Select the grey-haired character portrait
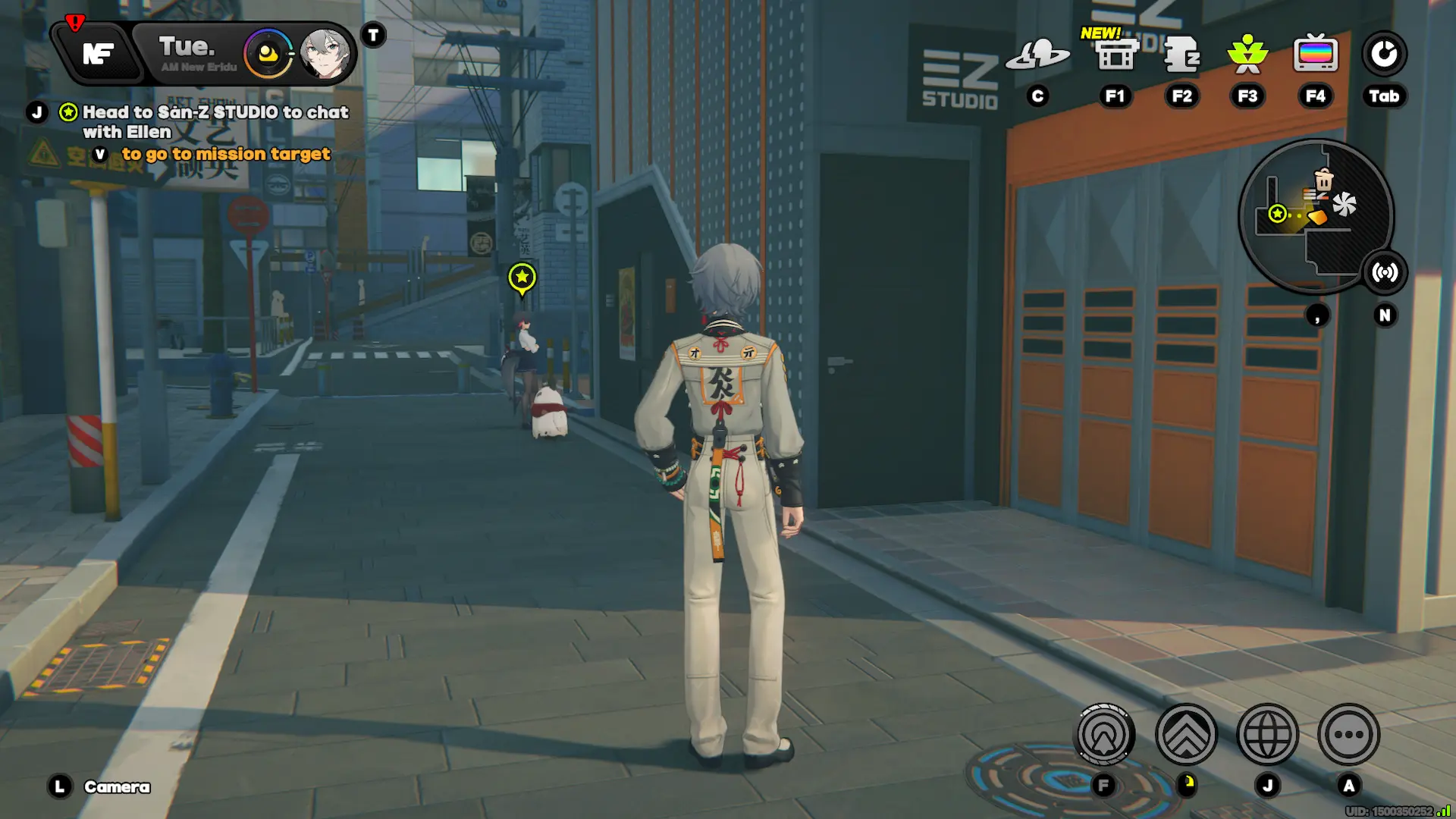Image resolution: width=1456 pixels, height=819 pixels. coord(325,54)
